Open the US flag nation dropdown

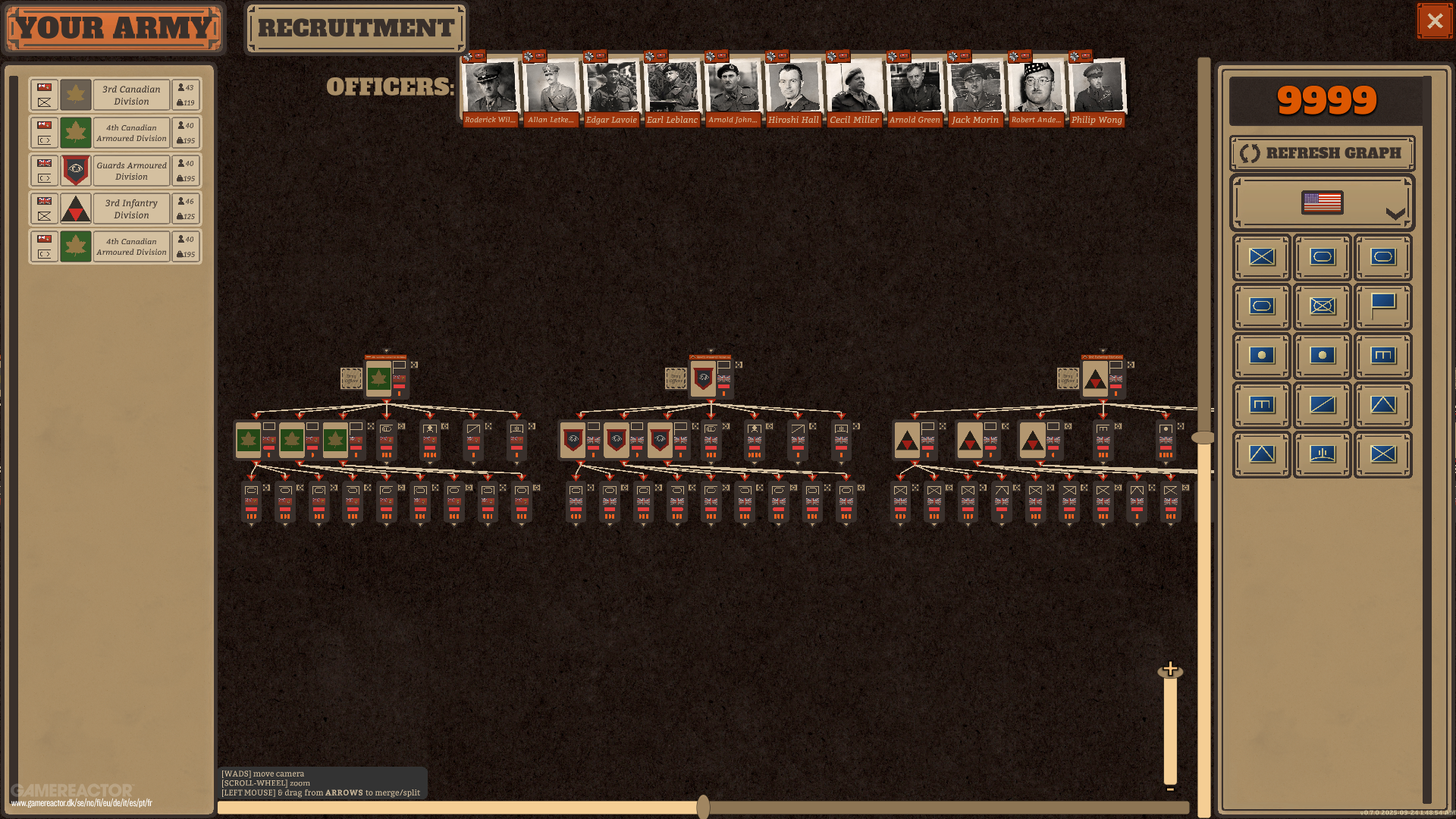point(1322,202)
